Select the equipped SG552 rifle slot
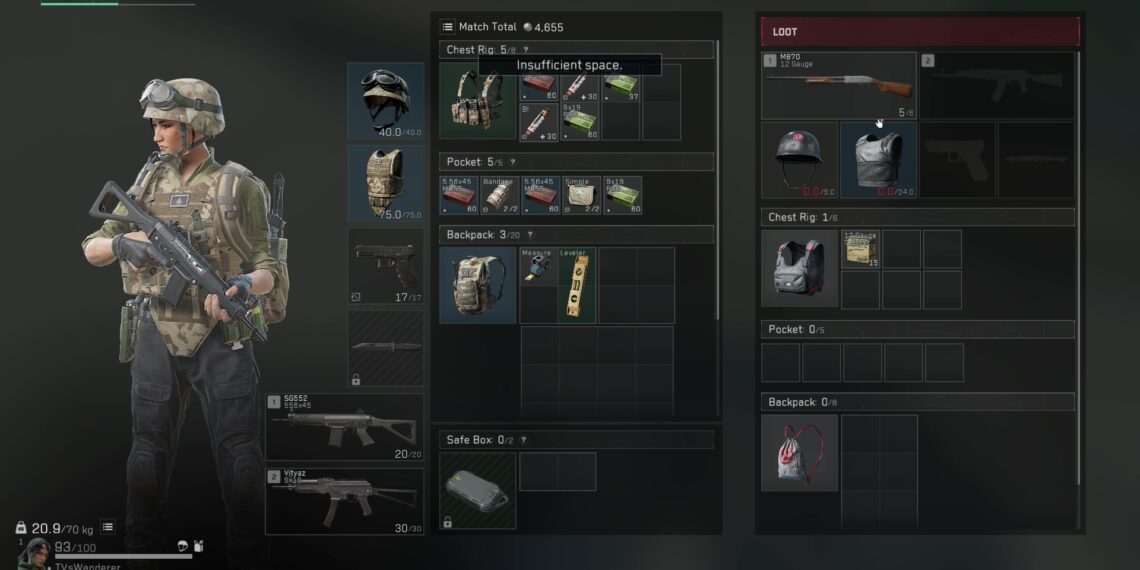1140x570 pixels. click(344, 427)
